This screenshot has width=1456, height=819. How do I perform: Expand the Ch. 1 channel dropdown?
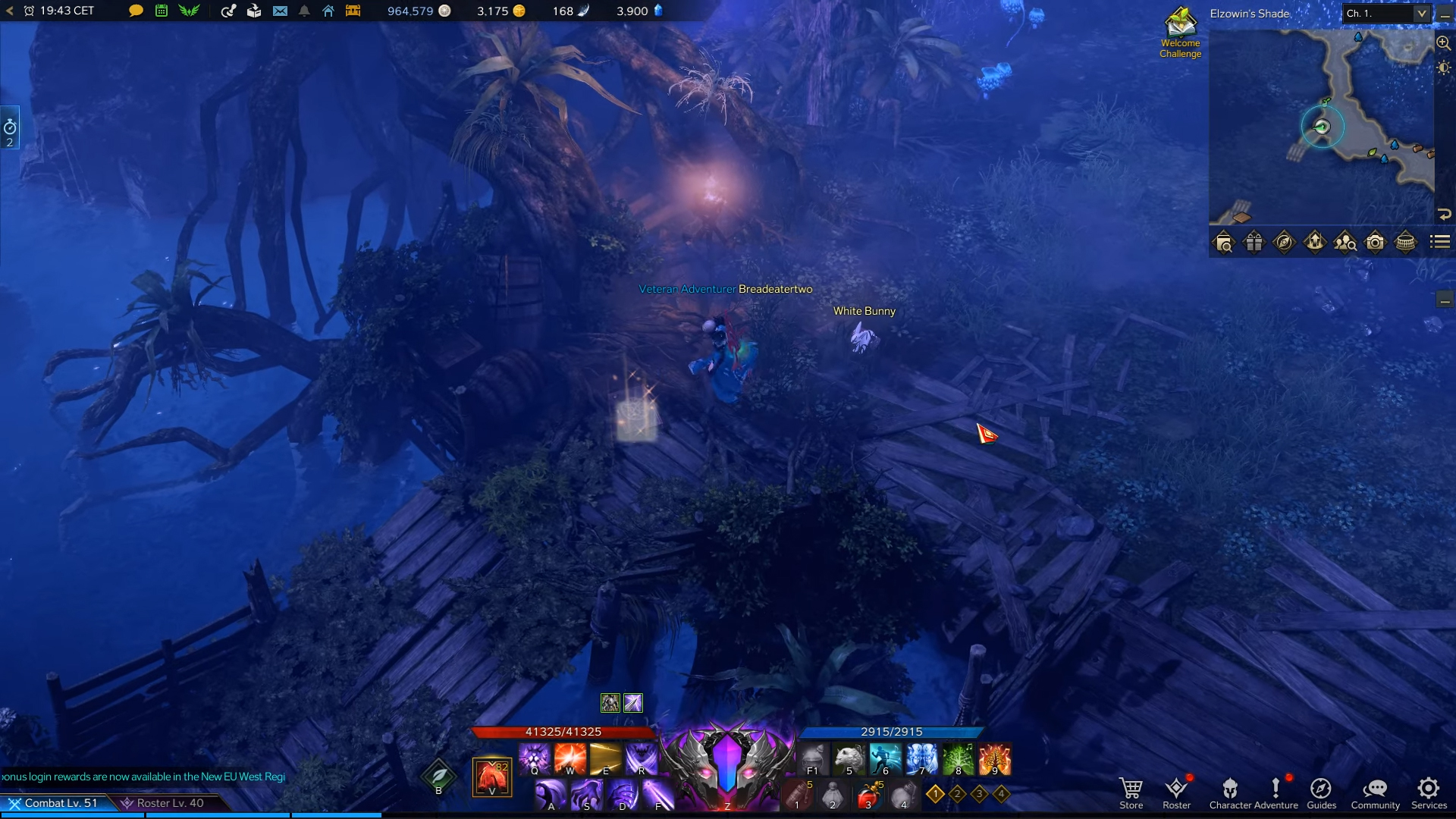[x=1421, y=14]
